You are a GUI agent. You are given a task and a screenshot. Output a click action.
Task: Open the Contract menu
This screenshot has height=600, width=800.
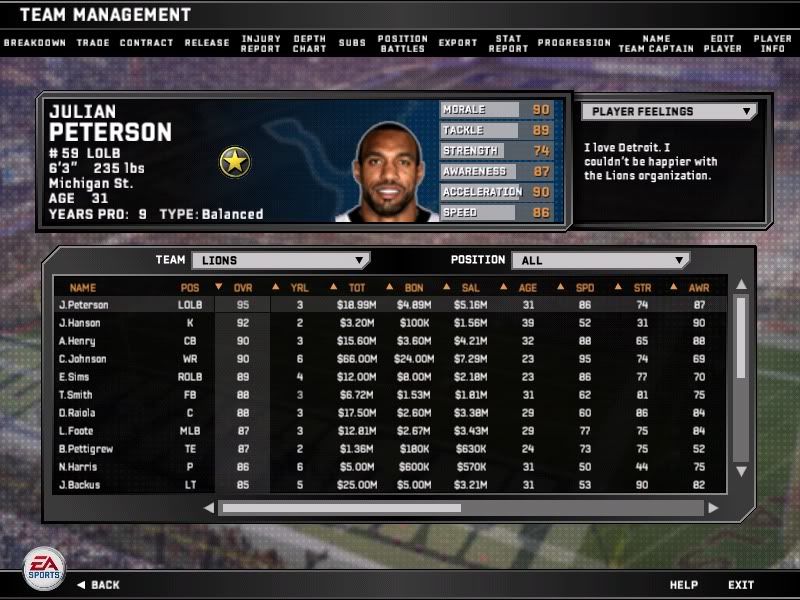tap(146, 43)
